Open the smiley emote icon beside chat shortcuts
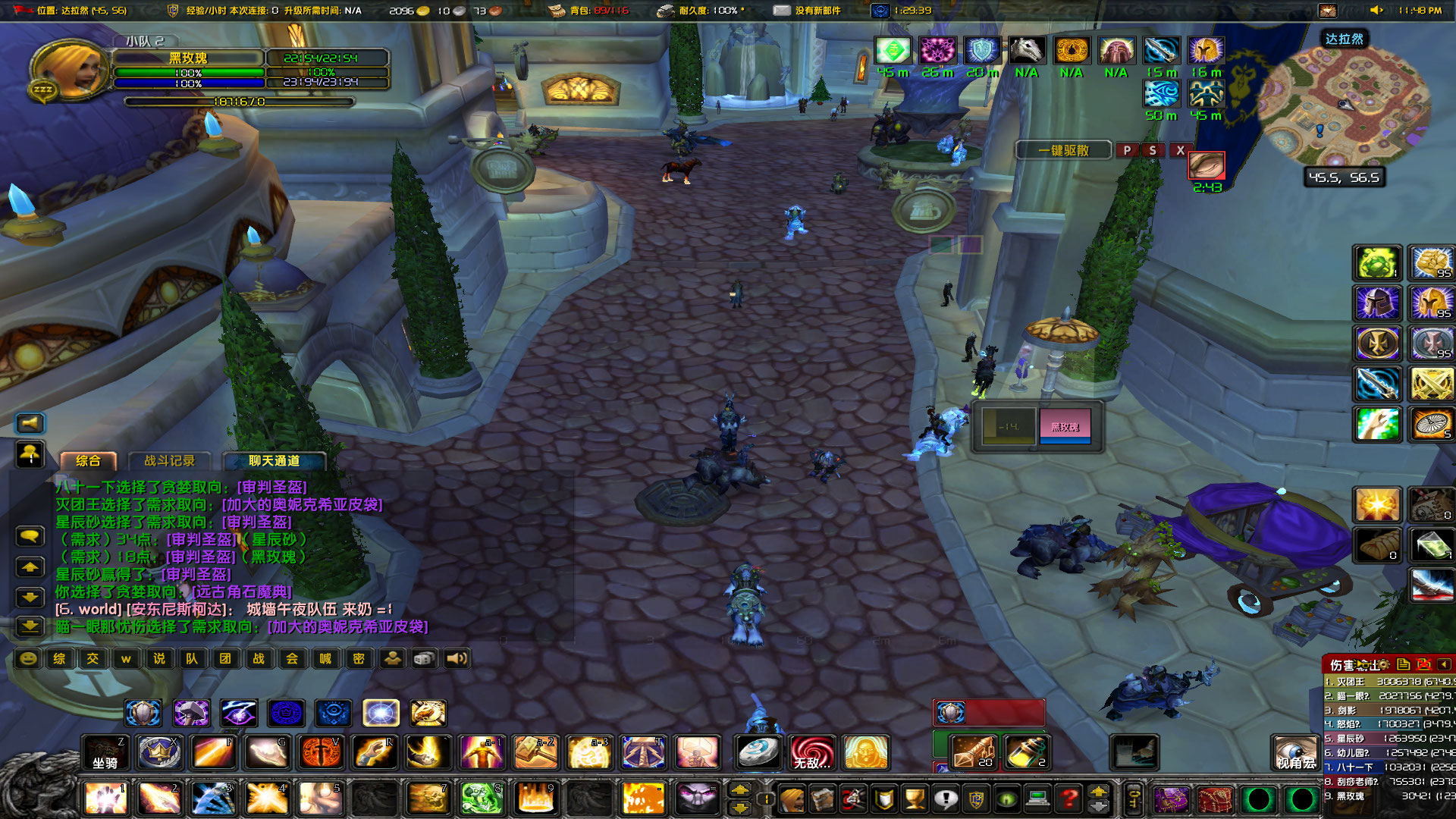Screen dimensions: 1456x819 coord(28,660)
